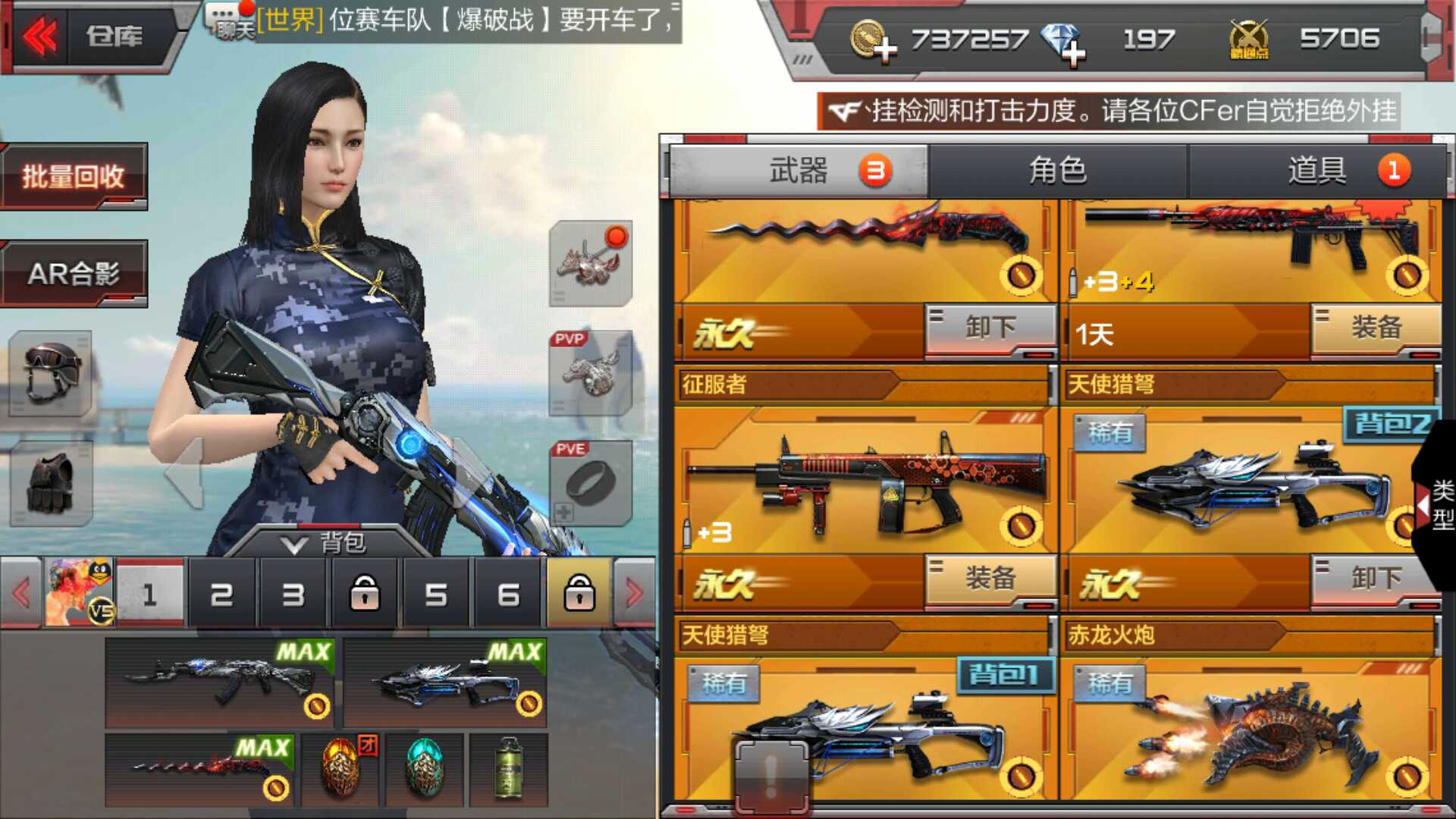The image size is (1456, 819).
Task: Select backpack slot 5
Action: pos(436,595)
